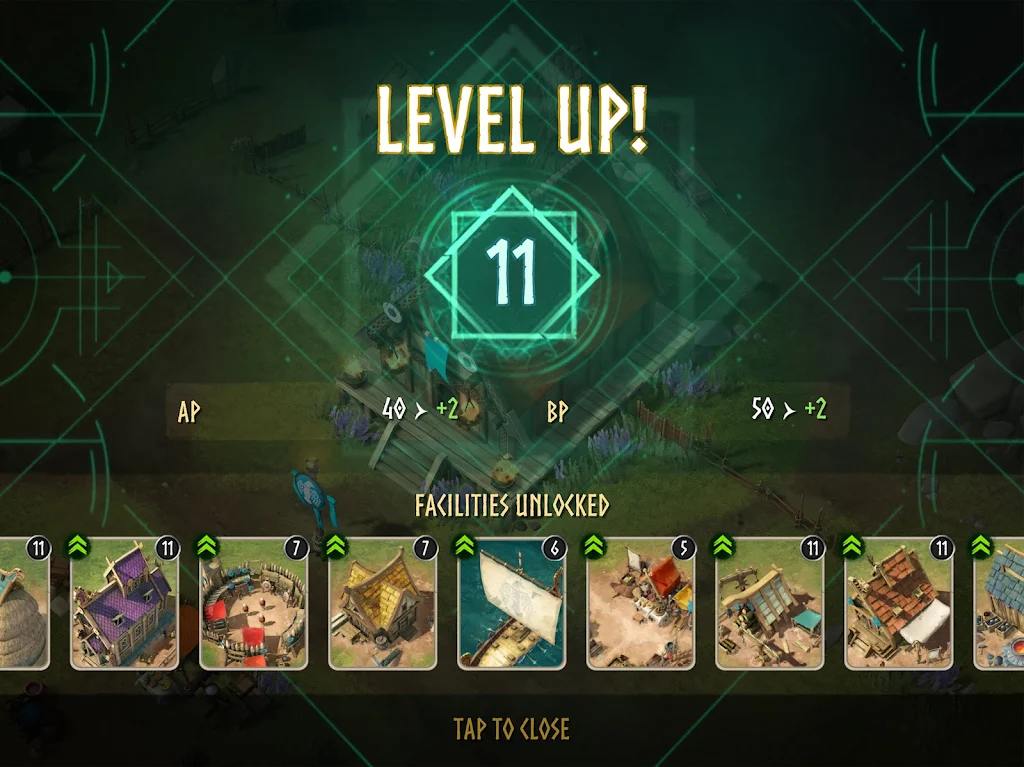Image resolution: width=1024 pixels, height=767 pixels.
Task: Select the purple-roofed house facility card
Action: click(x=124, y=604)
